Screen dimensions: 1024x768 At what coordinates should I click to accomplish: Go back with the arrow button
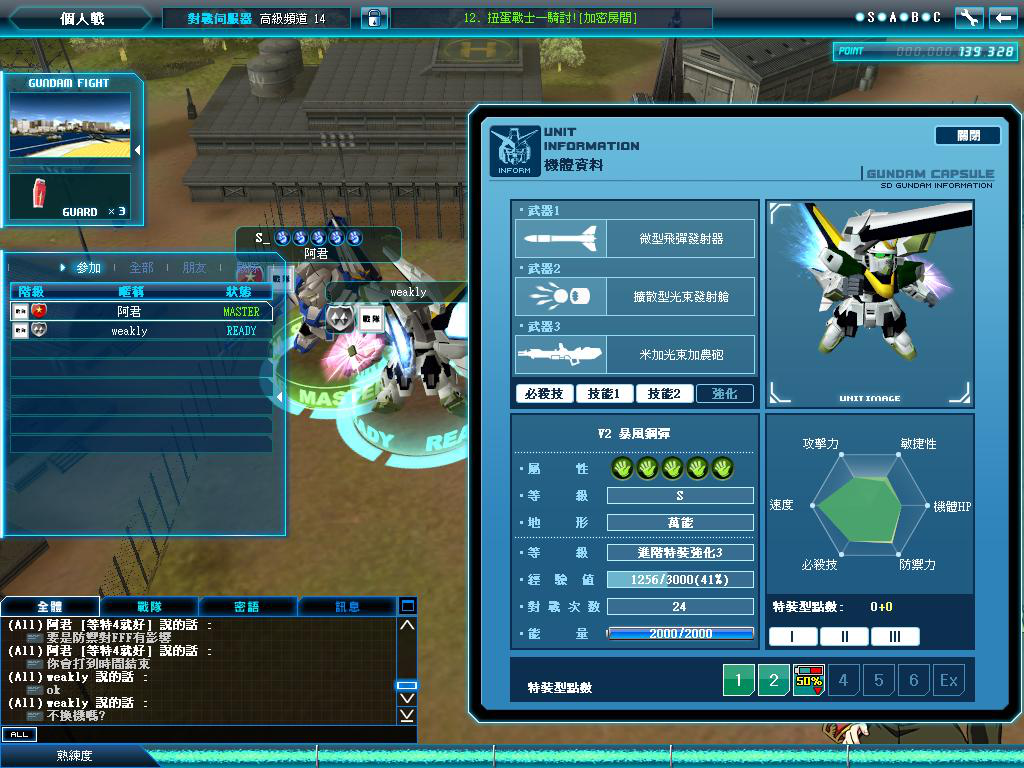[x=1002, y=18]
